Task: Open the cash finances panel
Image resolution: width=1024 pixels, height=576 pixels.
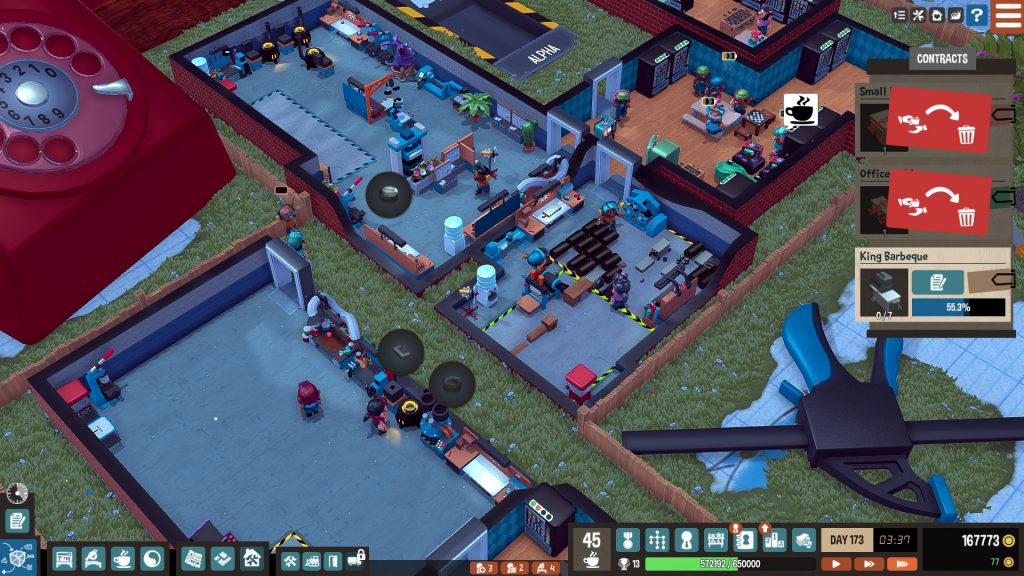Action: coord(802,540)
